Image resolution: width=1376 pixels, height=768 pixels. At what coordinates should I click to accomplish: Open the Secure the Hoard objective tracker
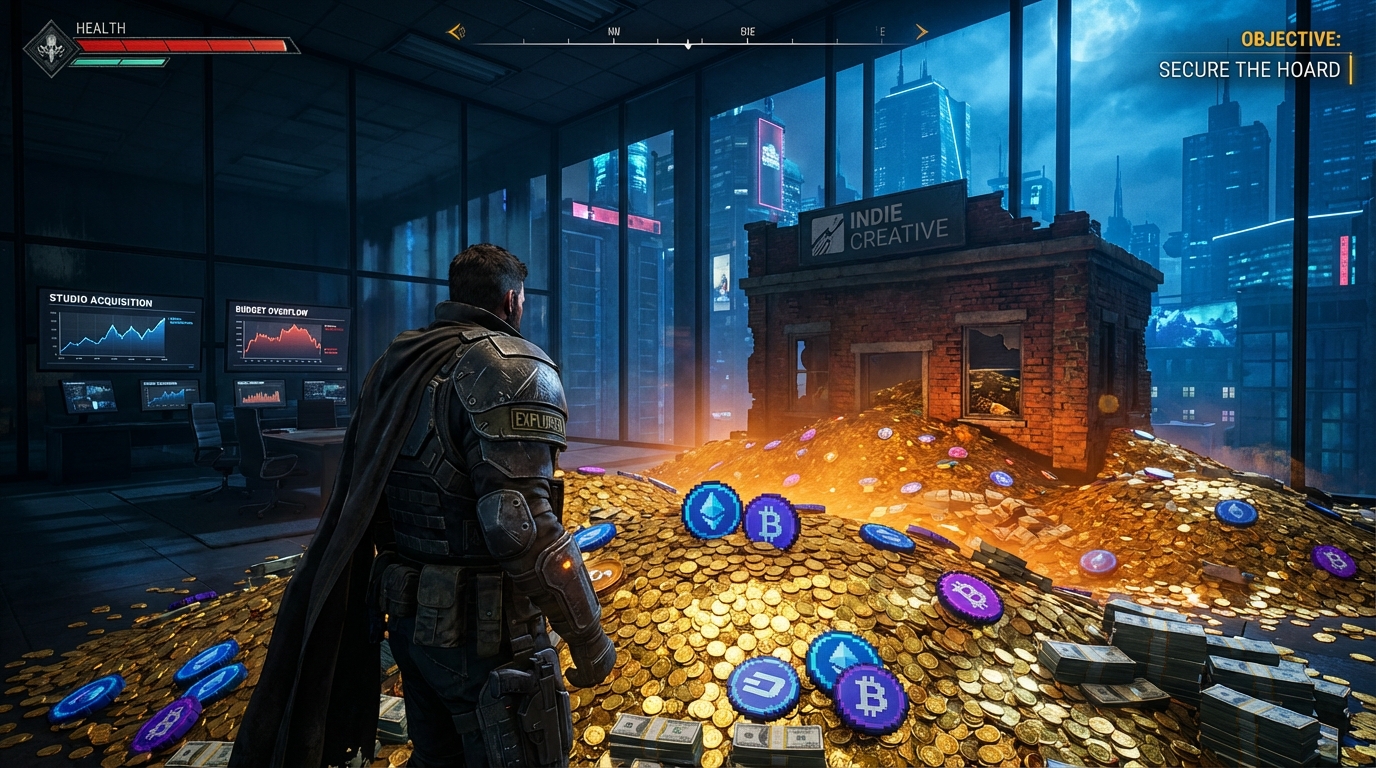coord(1249,69)
